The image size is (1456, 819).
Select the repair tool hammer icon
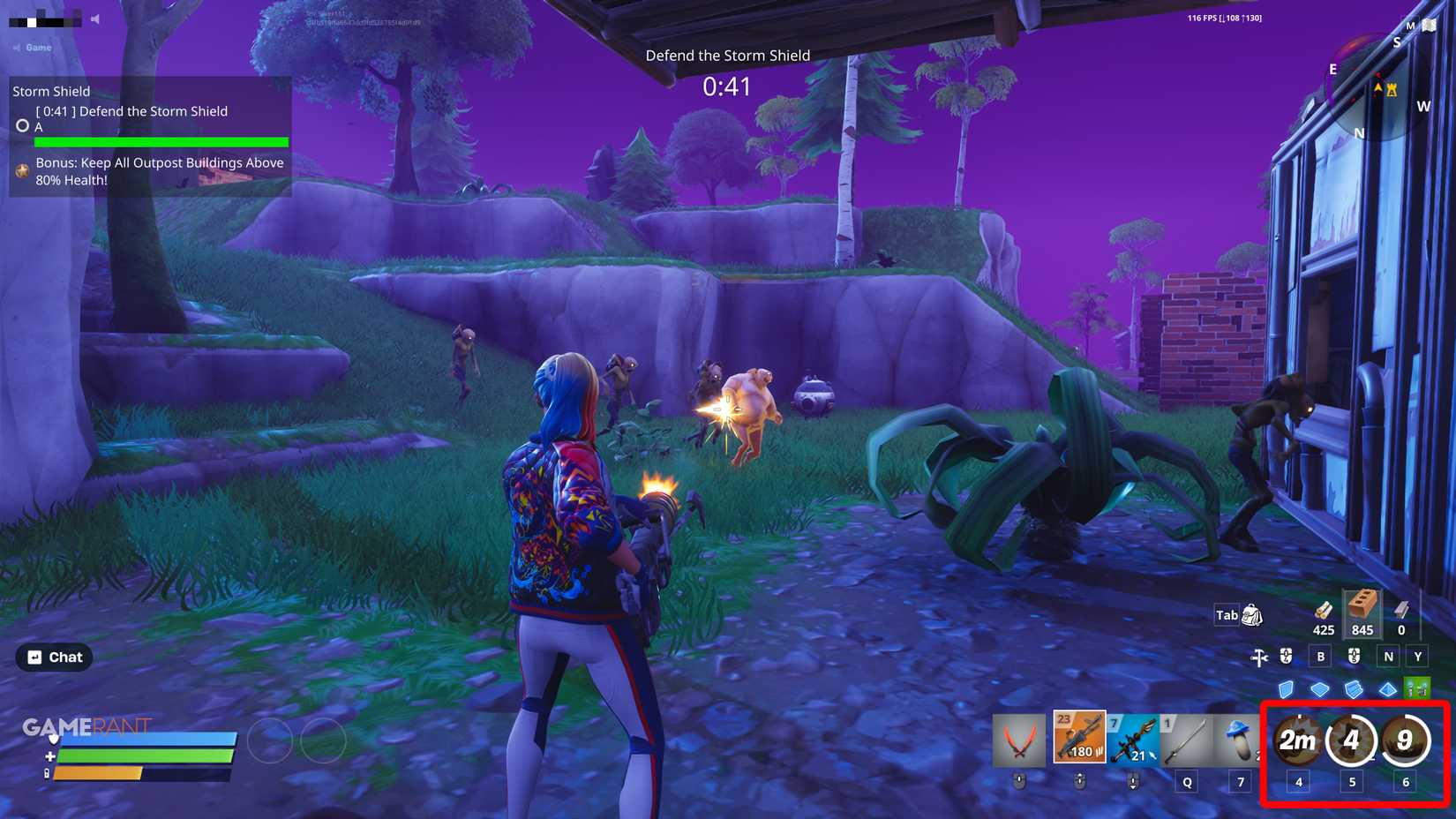click(x=1257, y=656)
